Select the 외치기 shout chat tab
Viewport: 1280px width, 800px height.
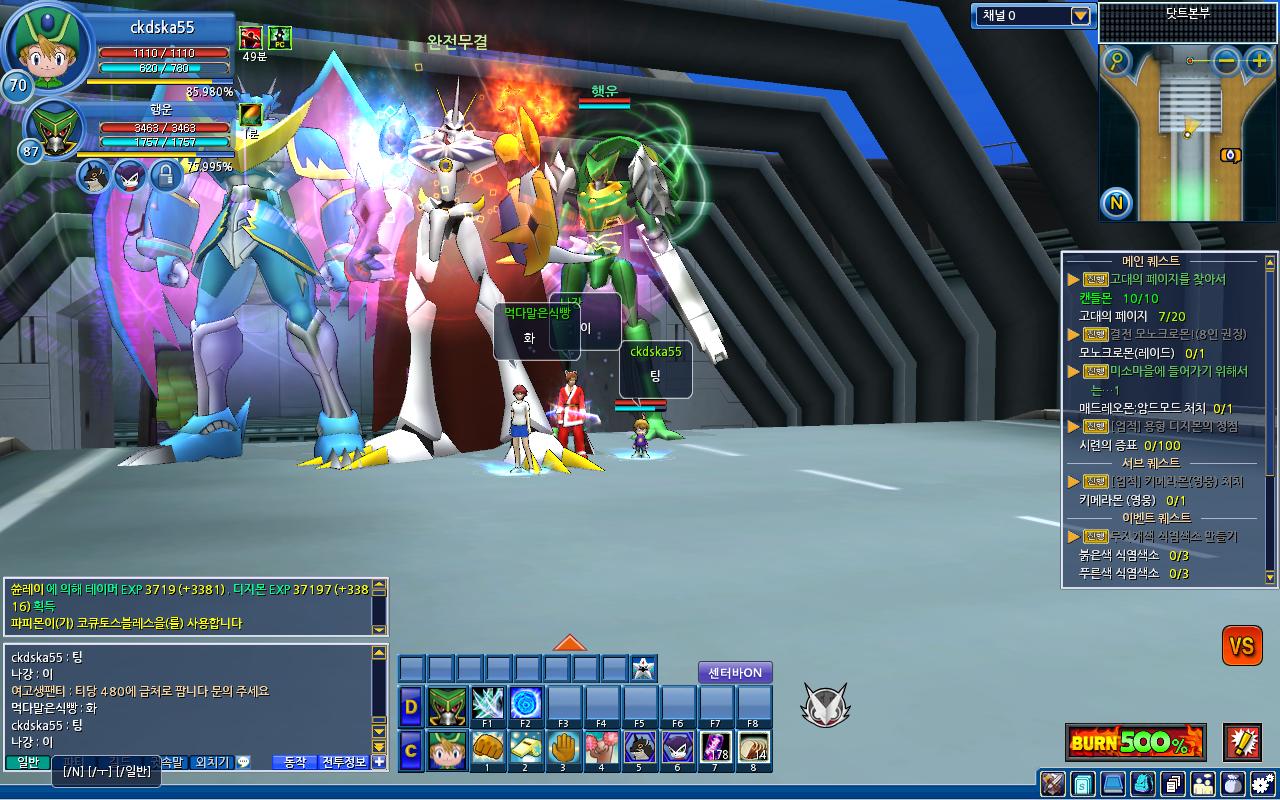point(211,762)
